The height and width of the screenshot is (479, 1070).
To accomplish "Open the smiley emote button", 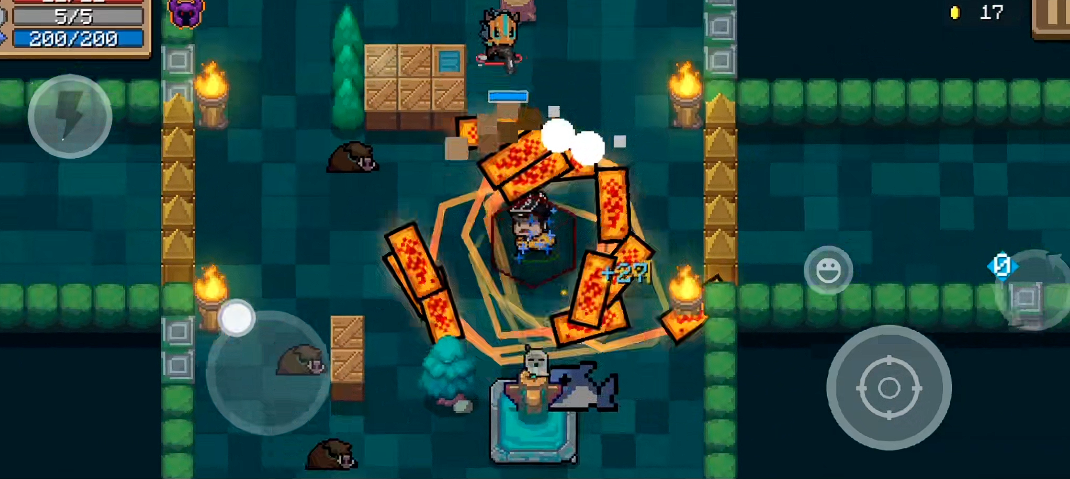I will (828, 270).
